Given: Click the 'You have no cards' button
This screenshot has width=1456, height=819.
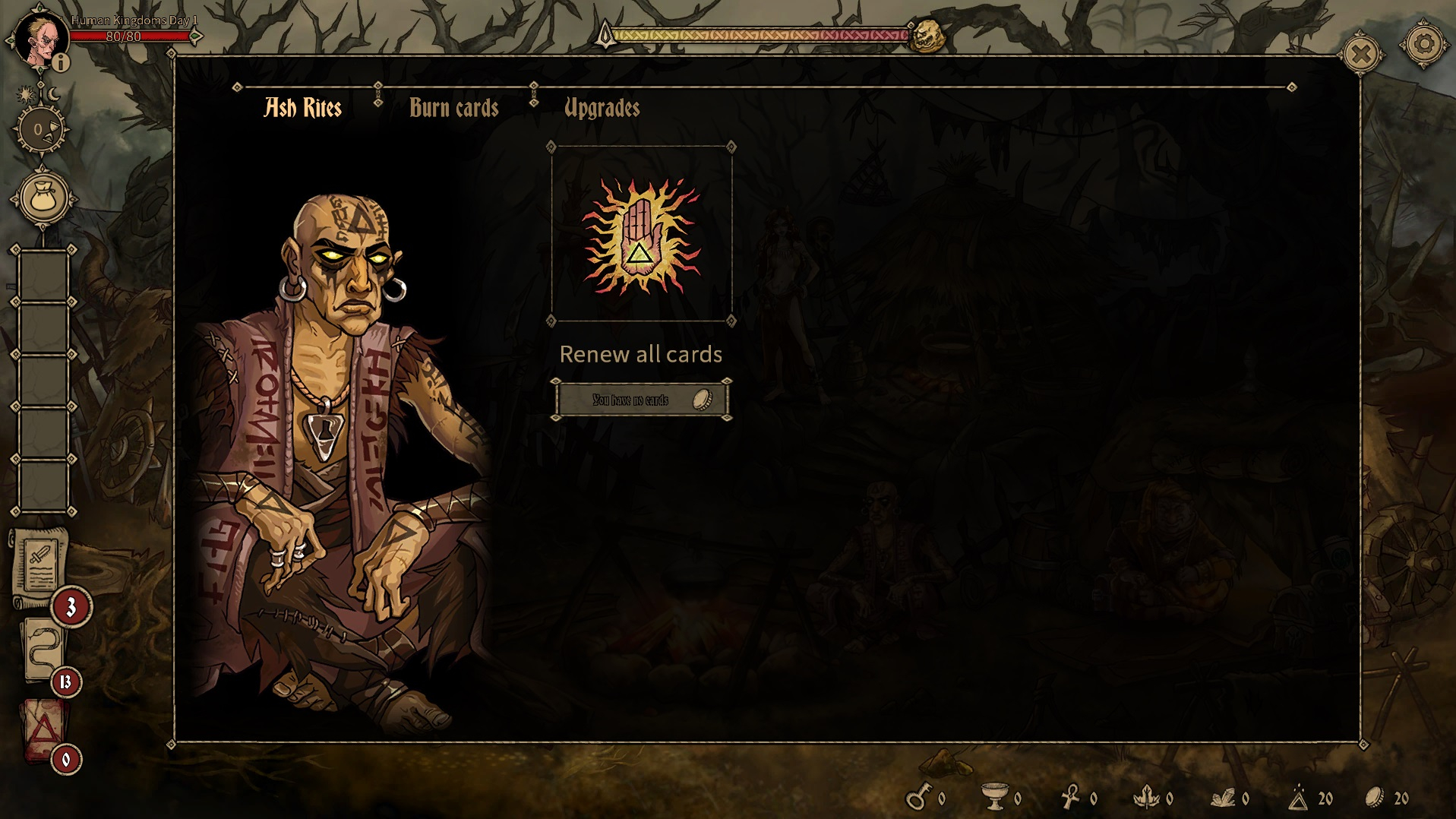Looking at the screenshot, I should pyautogui.click(x=641, y=400).
